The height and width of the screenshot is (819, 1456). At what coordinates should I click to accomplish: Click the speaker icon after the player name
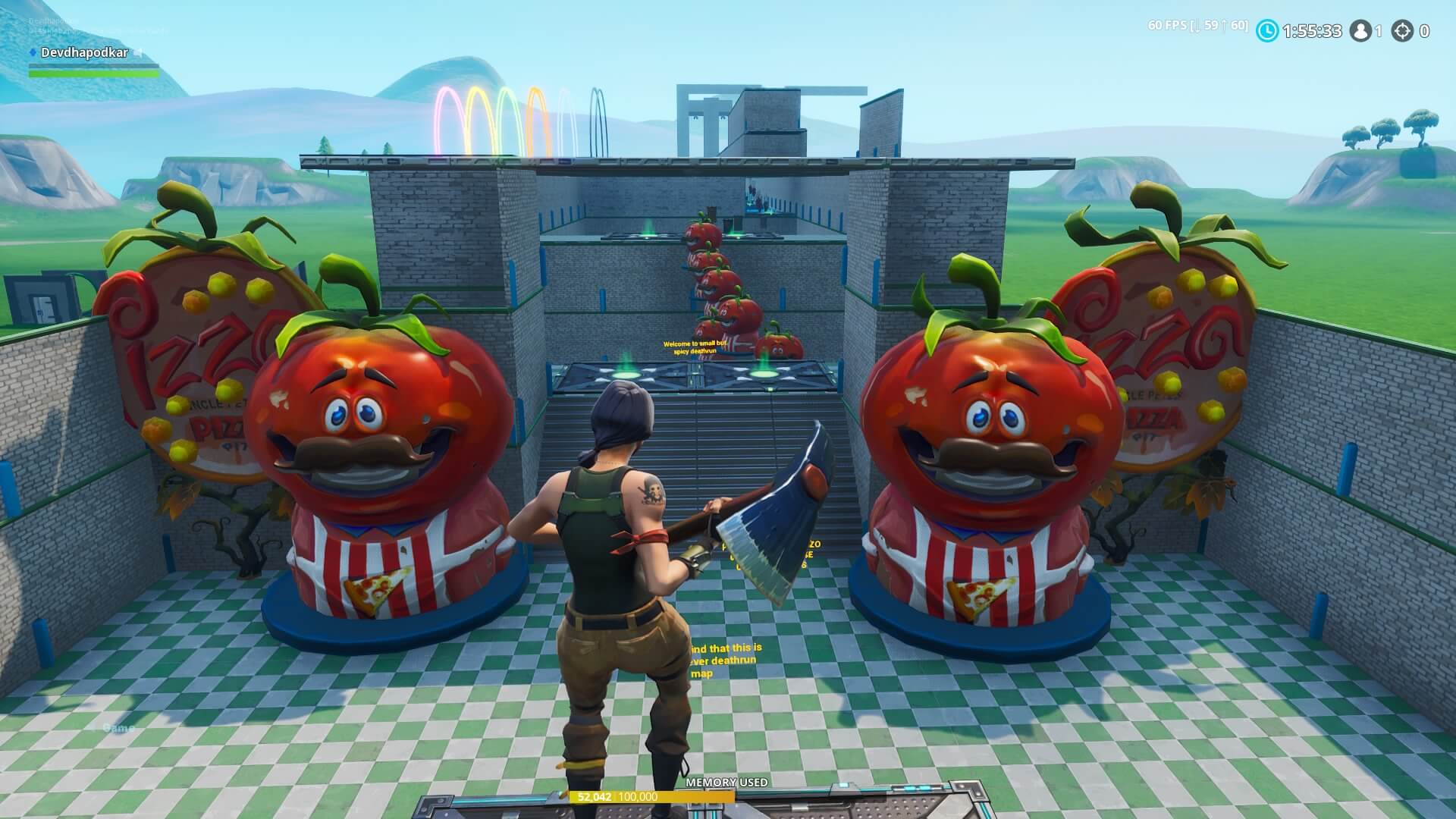pyautogui.click(x=138, y=53)
